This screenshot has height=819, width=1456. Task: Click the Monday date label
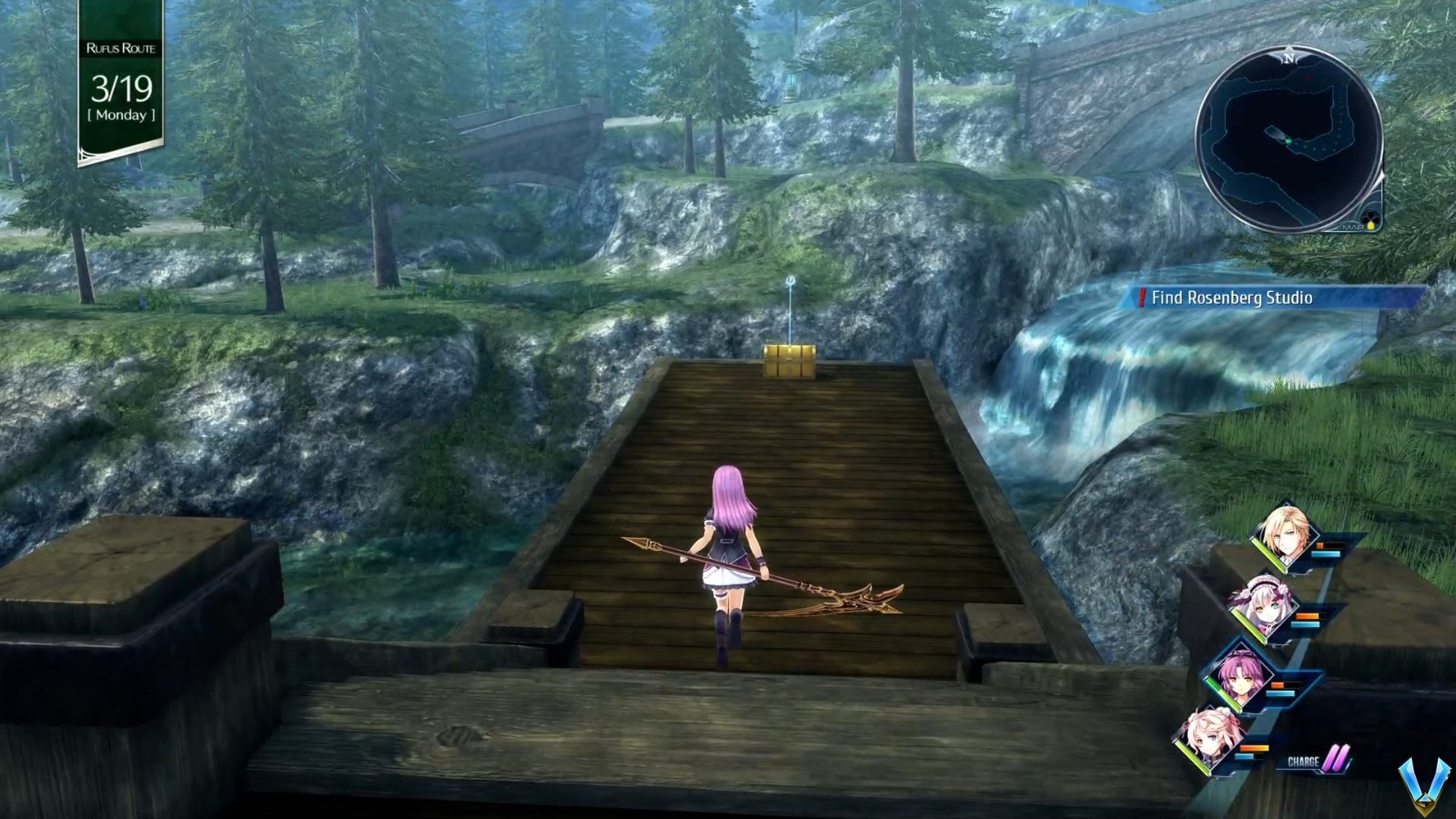[x=120, y=112]
